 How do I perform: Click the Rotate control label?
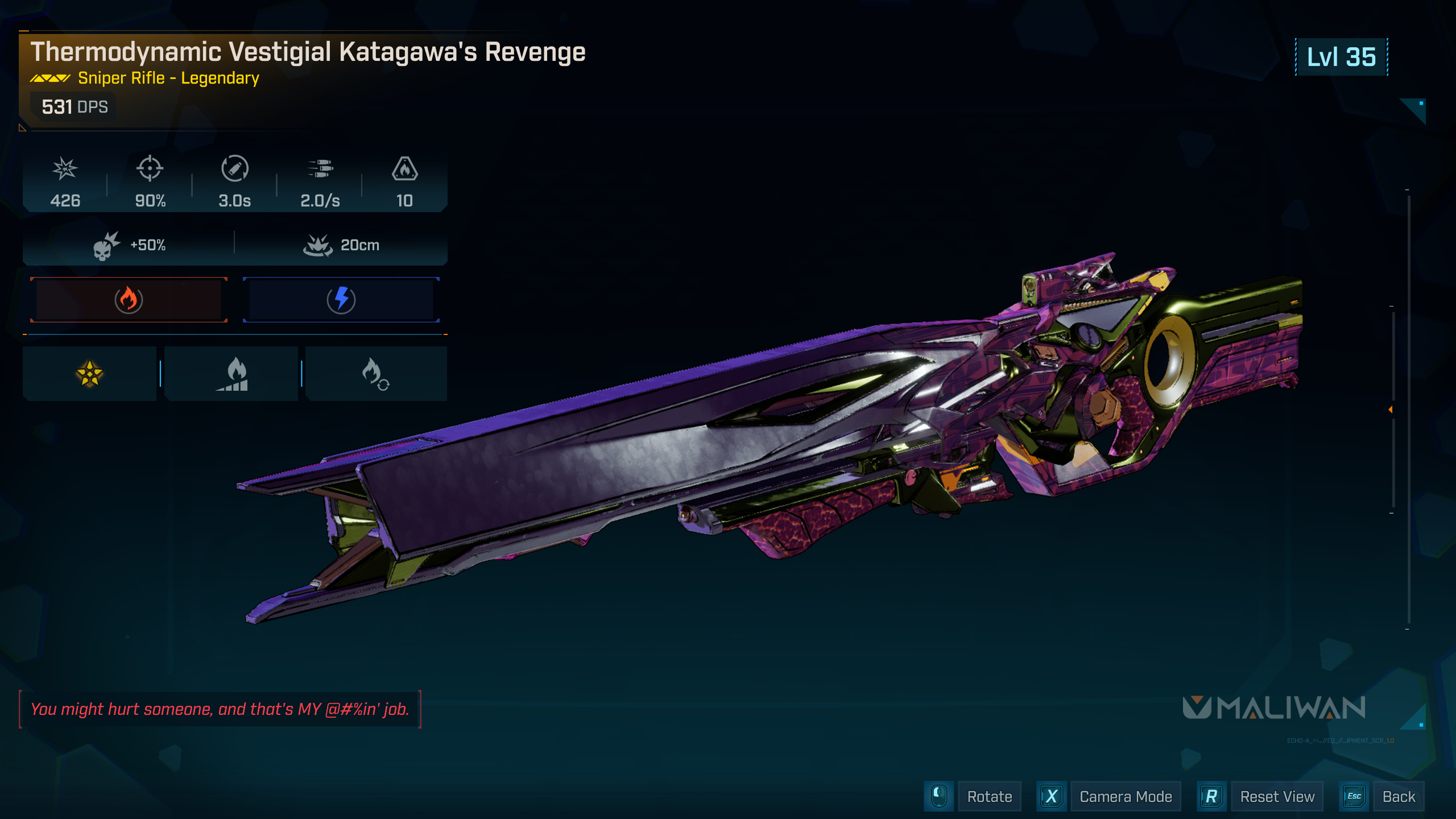[x=989, y=797]
